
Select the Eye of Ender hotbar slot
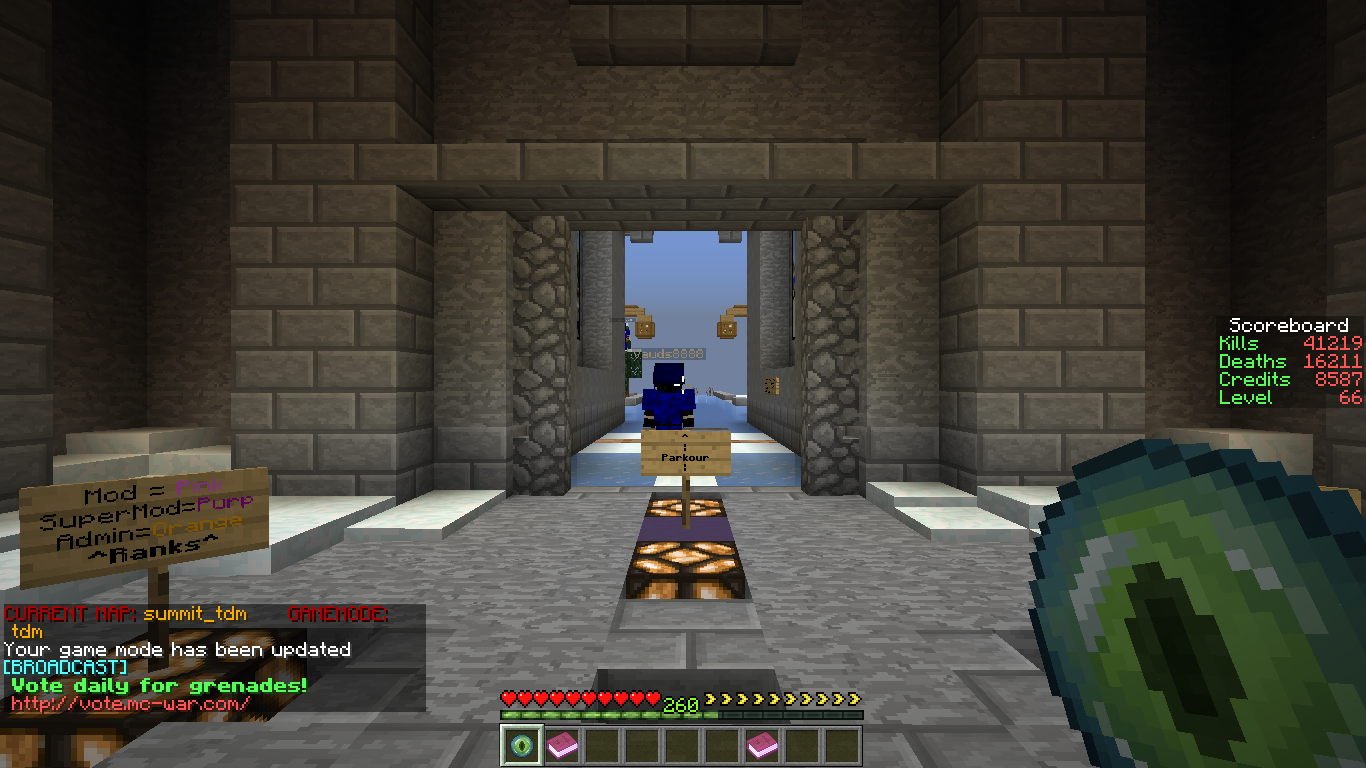point(521,746)
